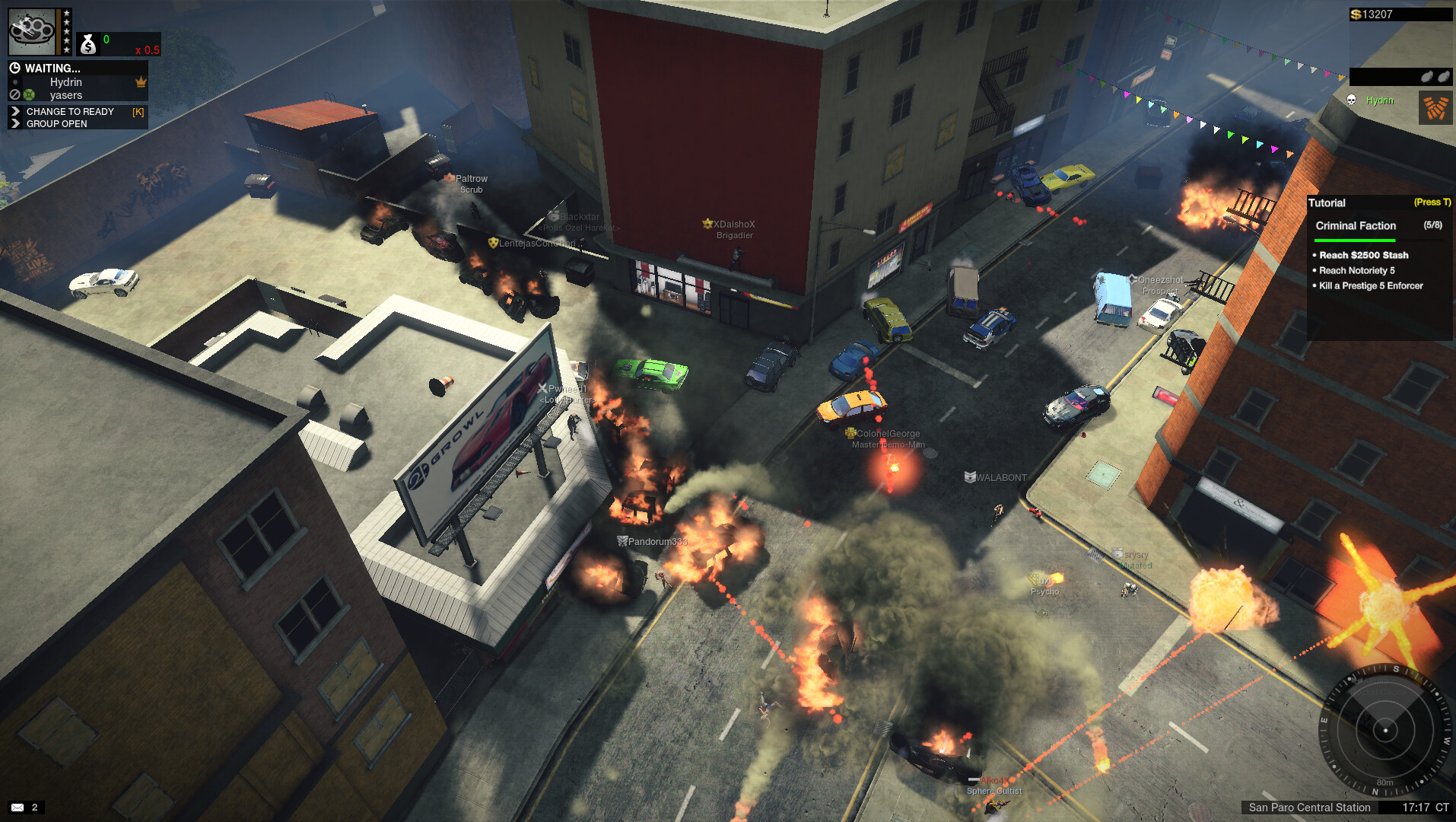Image resolution: width=1456 pixels, height=822 pixels.
Task: Click the Reach $2500 Stash objective
Action: click(x=1365, y=255)
